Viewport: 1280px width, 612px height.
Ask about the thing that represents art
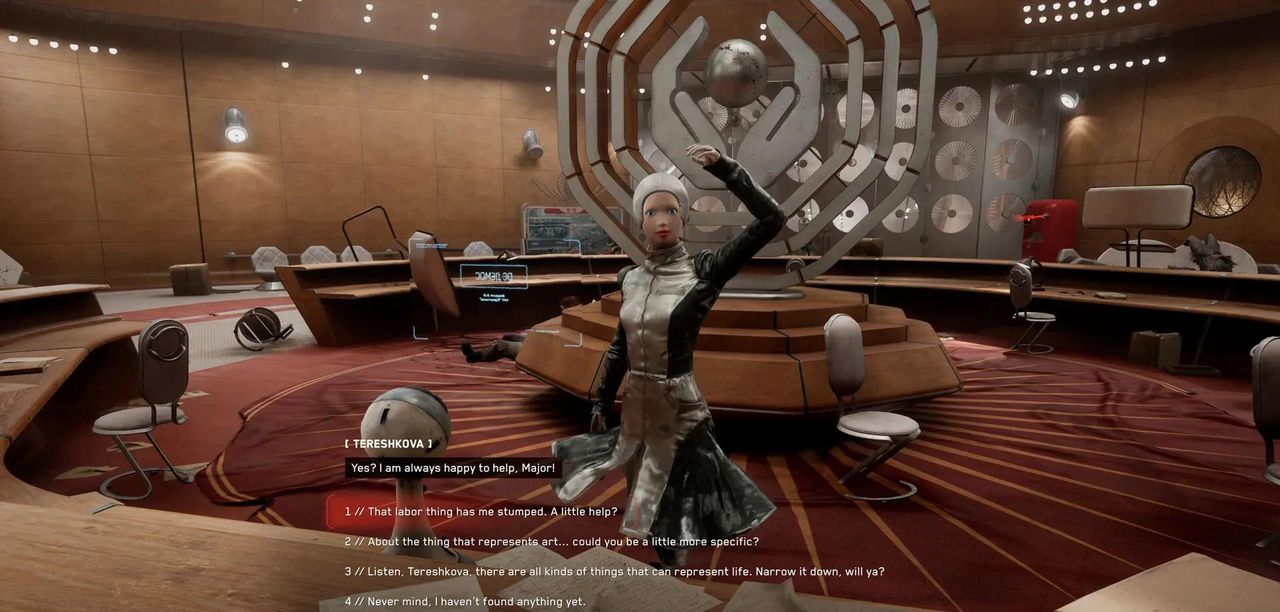(x=551, y=541)
